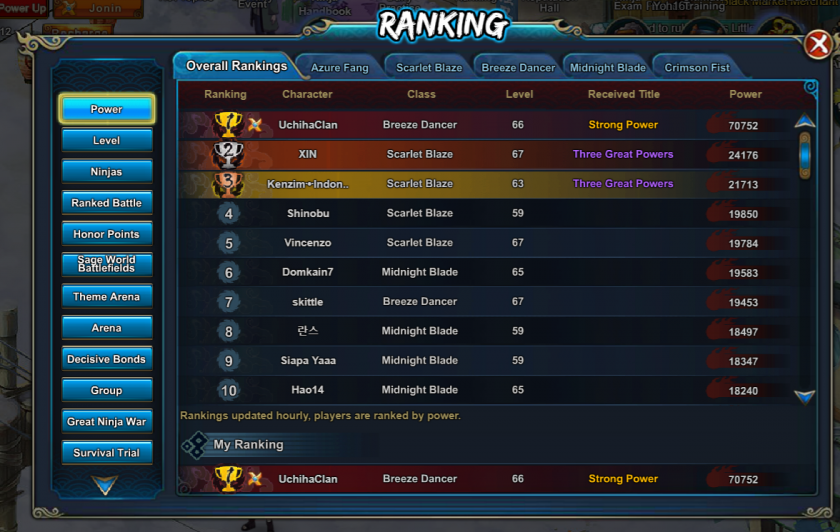Select the Crimson Fist tab
840x532 pixels.
[x=697, y=68]
